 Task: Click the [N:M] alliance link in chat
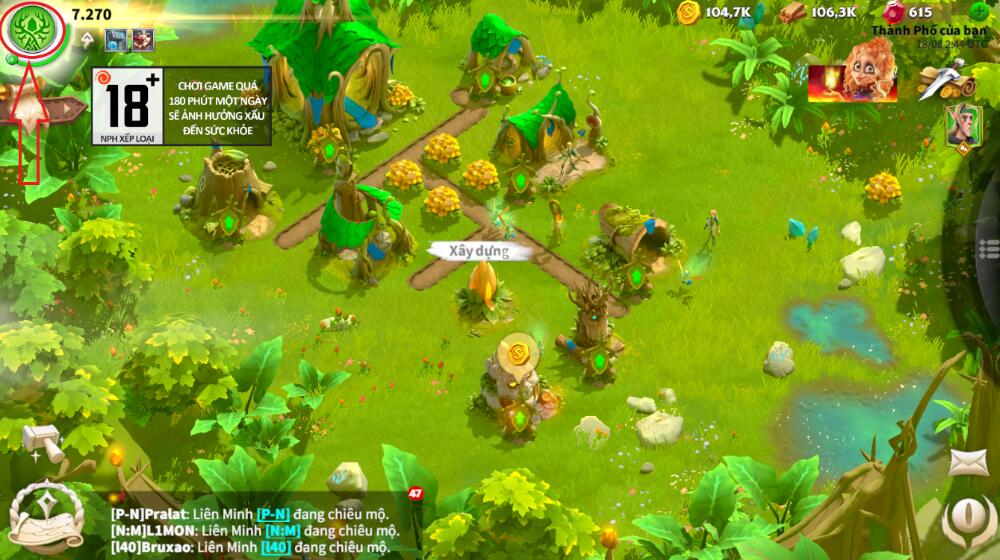pos(281,530)
